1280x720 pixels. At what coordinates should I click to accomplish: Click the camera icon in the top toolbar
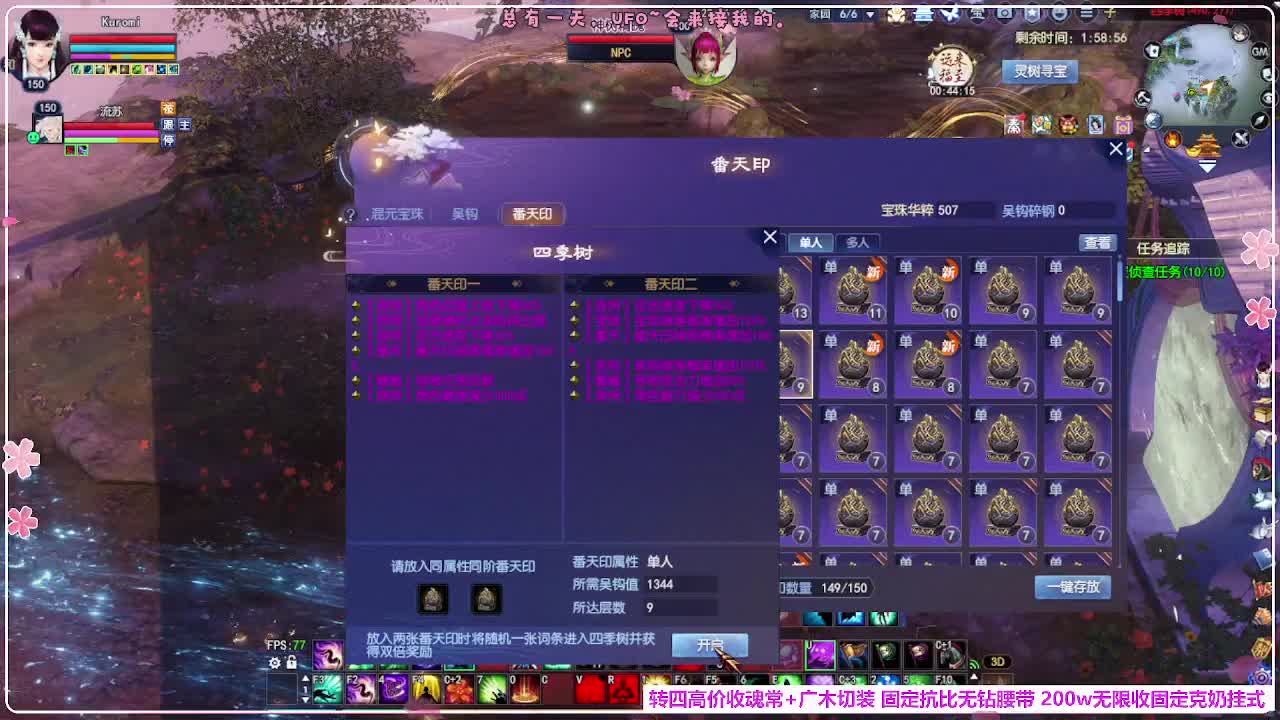(1004, 13)
